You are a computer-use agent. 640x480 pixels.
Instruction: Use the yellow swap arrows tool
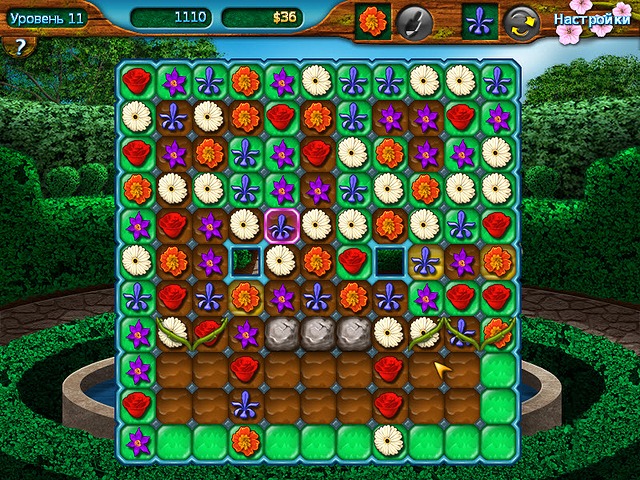click(520, 21)
